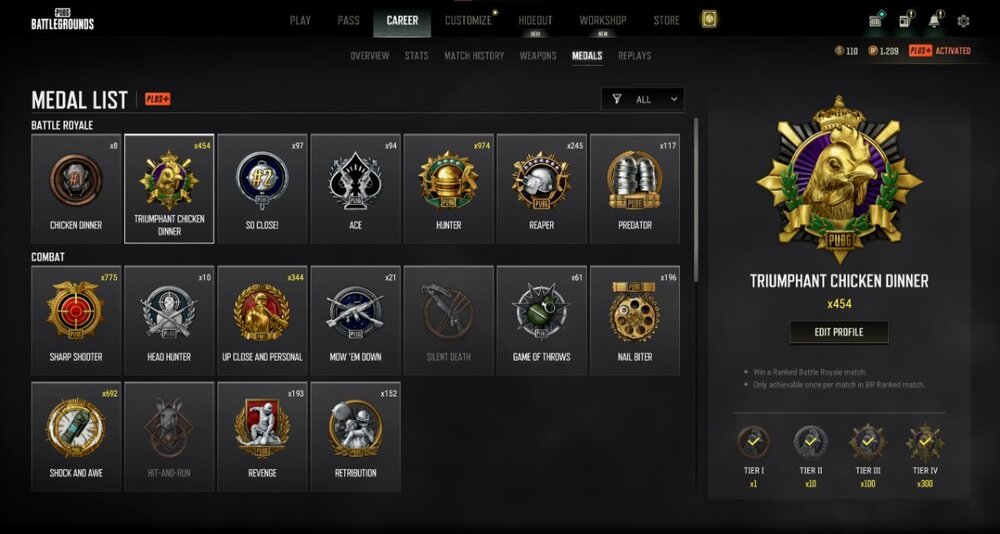Choose the So Close! medal tile
The height and width of the screenshot is (534, 1000).
click(262, 189)
